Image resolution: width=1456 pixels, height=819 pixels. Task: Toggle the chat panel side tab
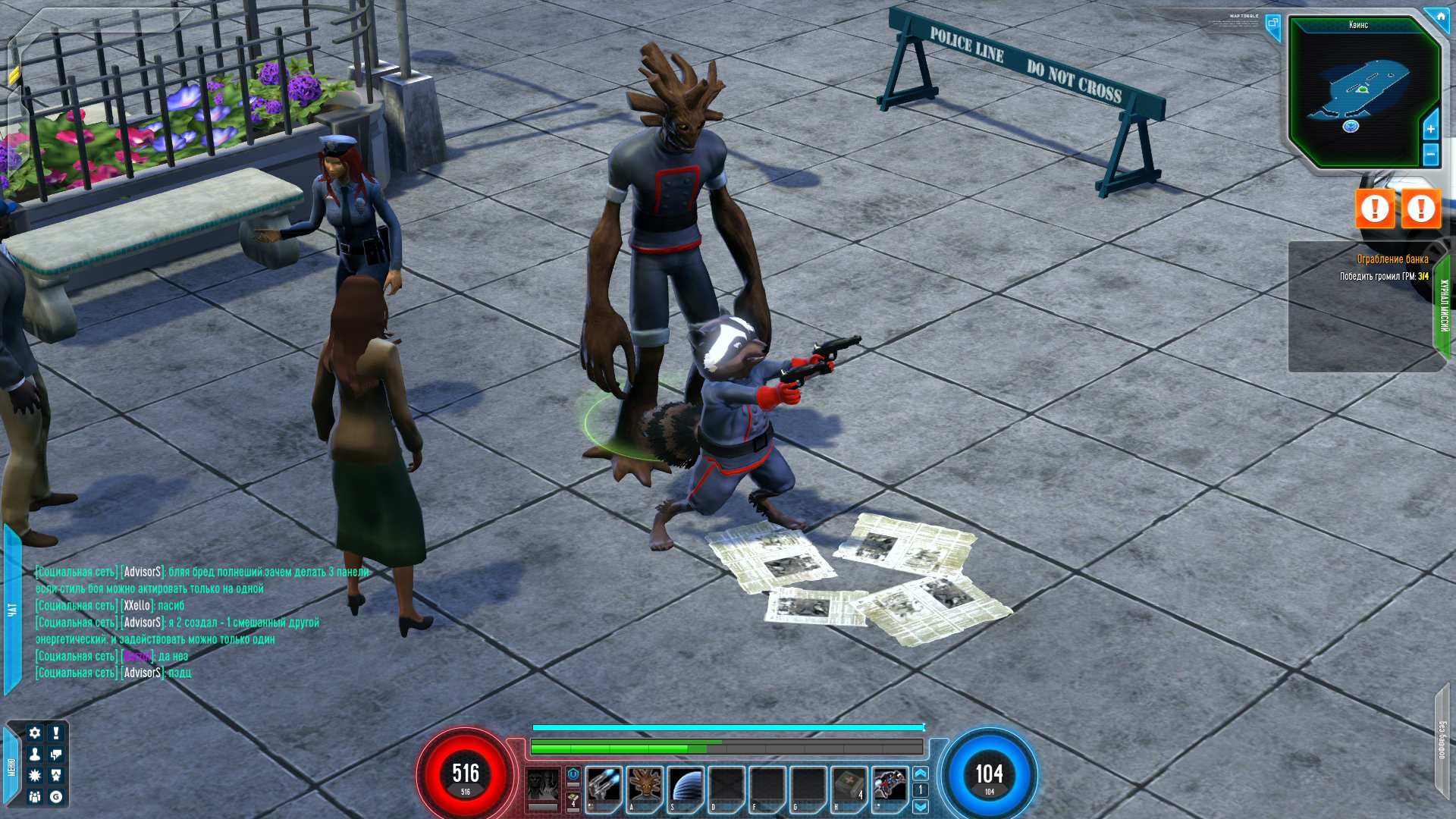[x=11, y=609]
